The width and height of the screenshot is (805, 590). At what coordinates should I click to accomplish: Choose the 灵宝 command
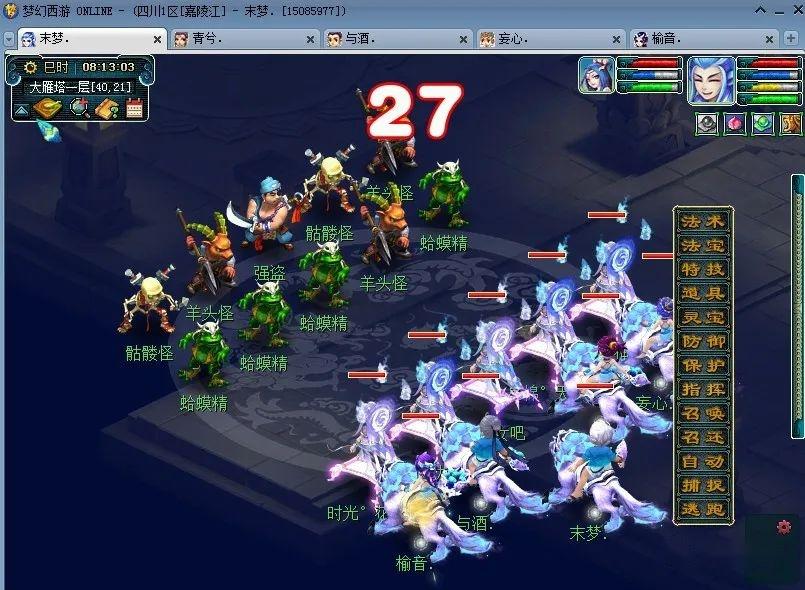(x=703, y=318)
